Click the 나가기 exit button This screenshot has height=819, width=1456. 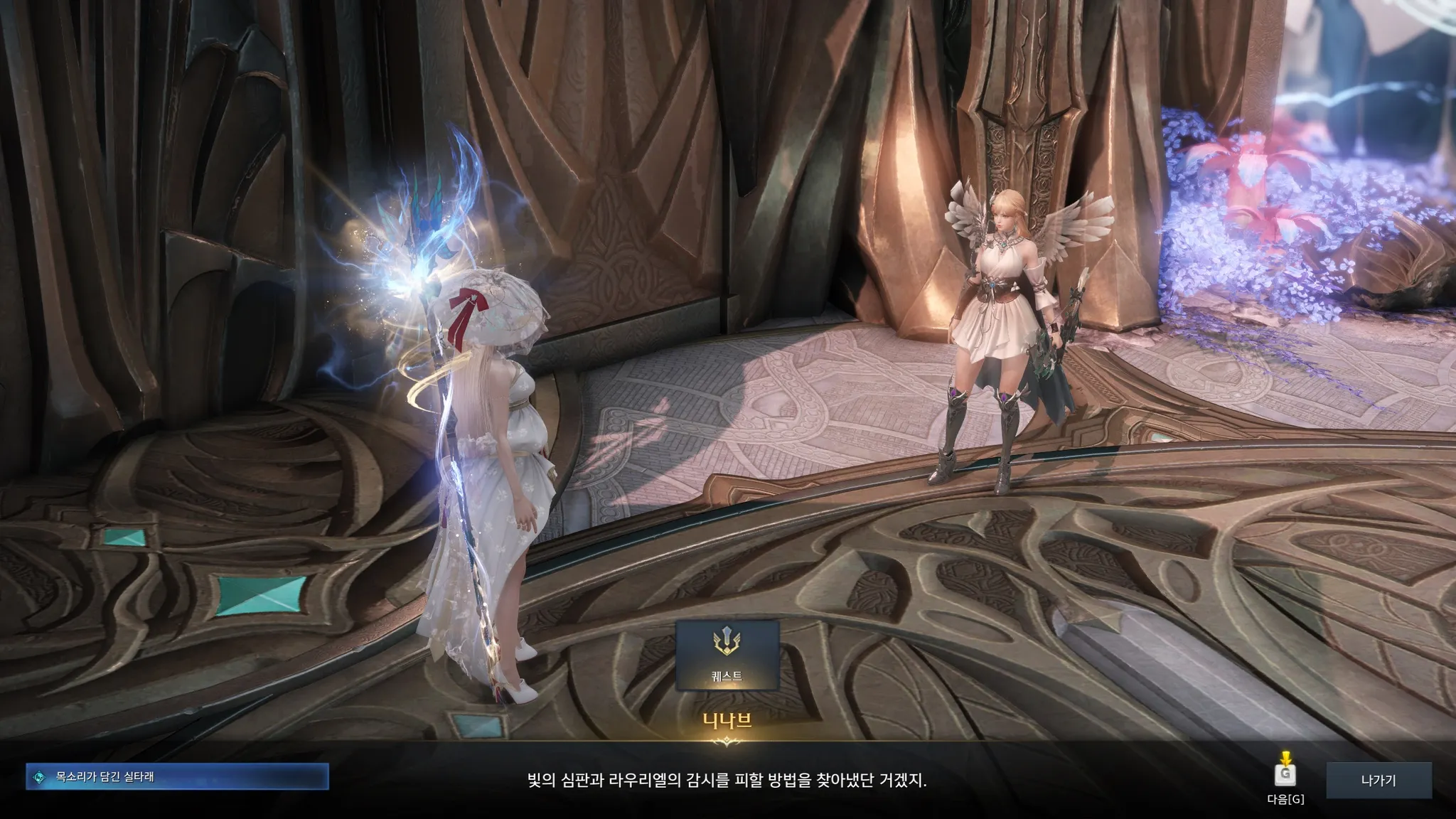(1378, 780)
